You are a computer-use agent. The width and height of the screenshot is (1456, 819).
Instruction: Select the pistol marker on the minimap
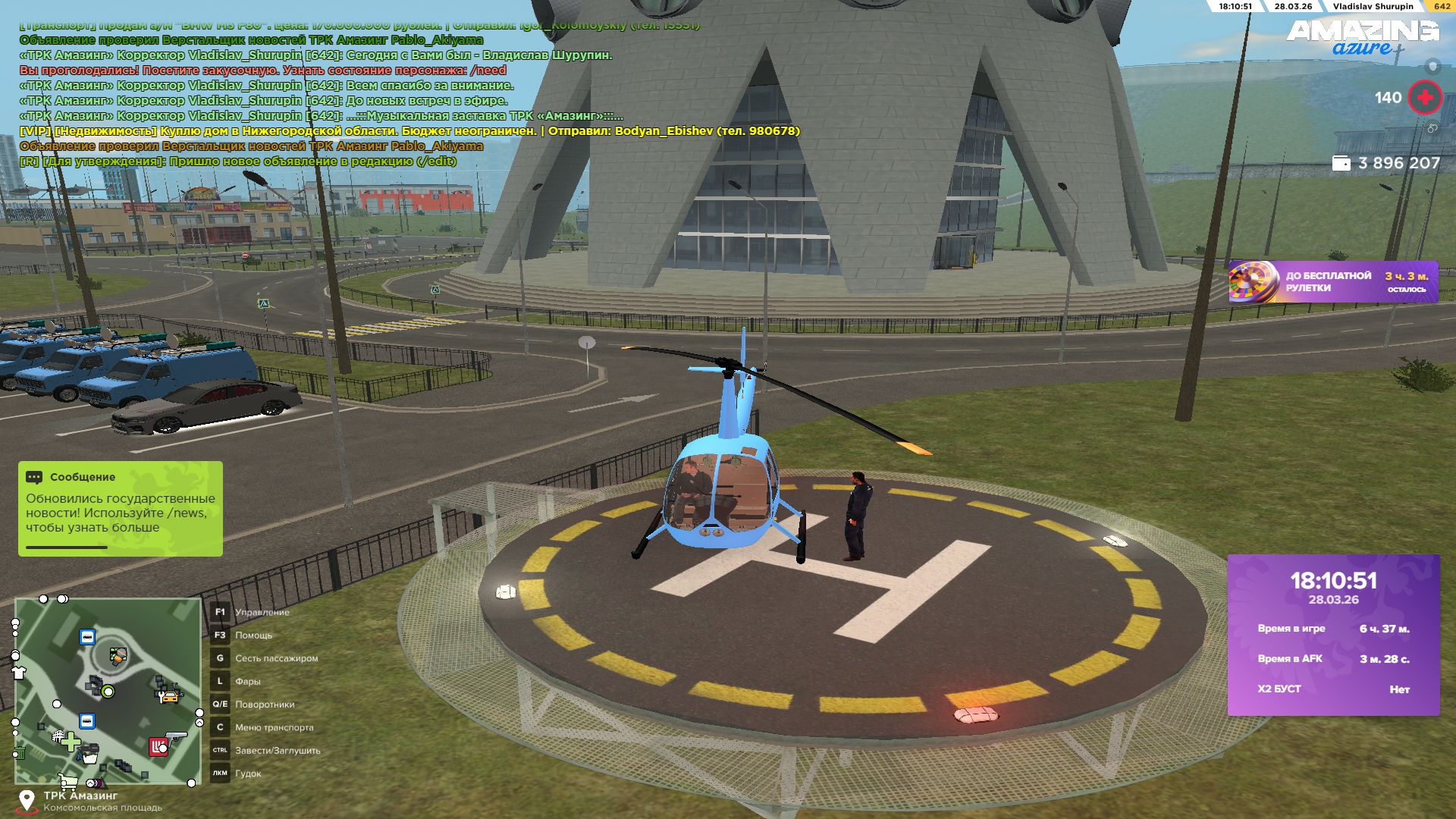pyautogui.click(x=176, y=736)
